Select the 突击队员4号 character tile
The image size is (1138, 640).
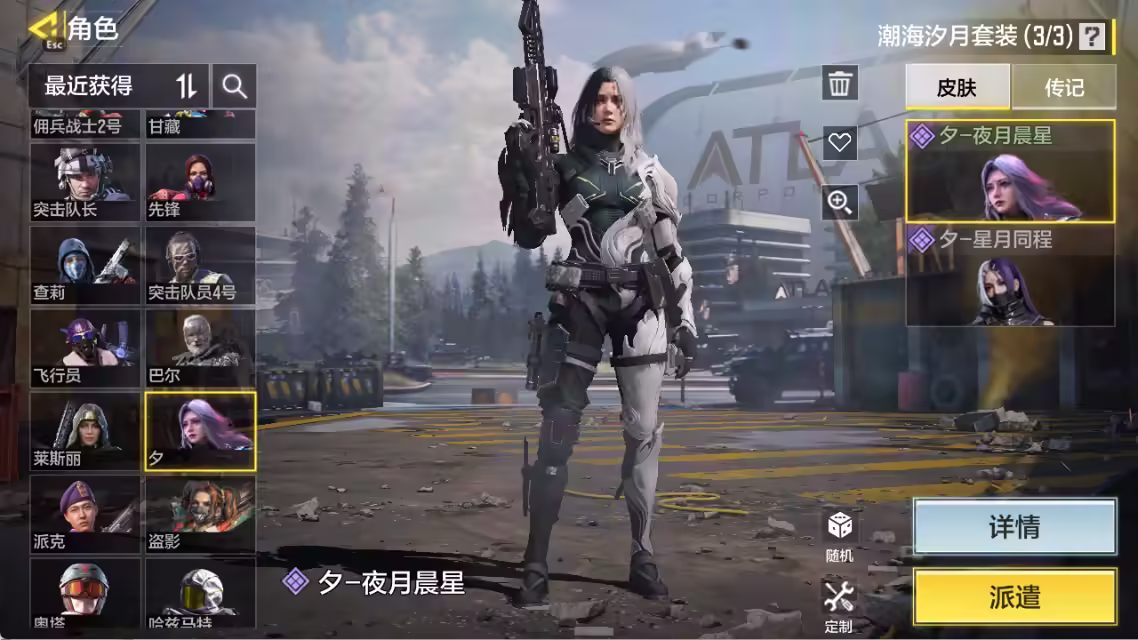point(200,264)
